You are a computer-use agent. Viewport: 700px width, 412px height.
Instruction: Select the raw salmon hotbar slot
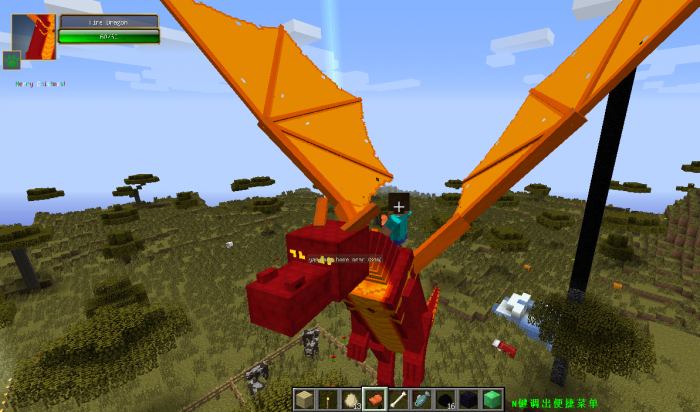(x=375, y=399)
